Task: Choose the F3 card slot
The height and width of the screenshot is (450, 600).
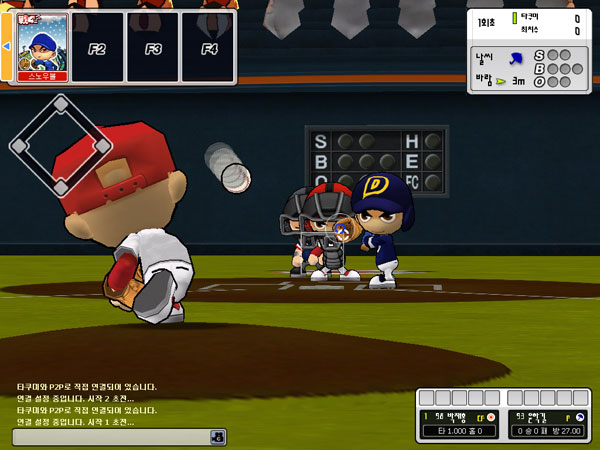Action: click(x=153, y=47)
